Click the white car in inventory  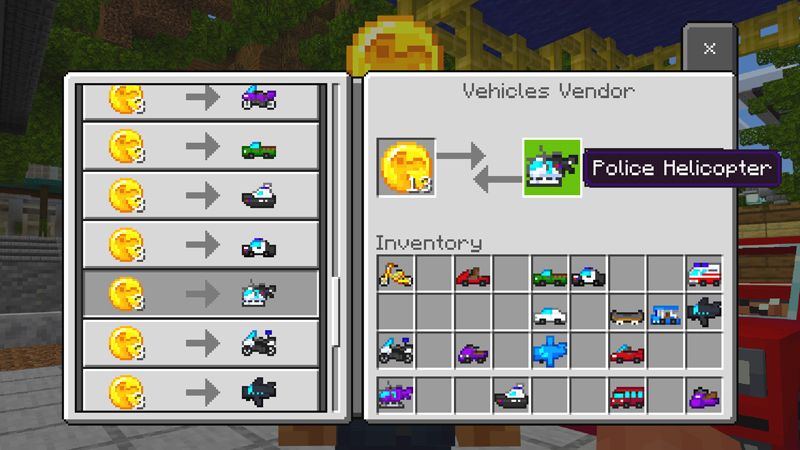point(549,313)
